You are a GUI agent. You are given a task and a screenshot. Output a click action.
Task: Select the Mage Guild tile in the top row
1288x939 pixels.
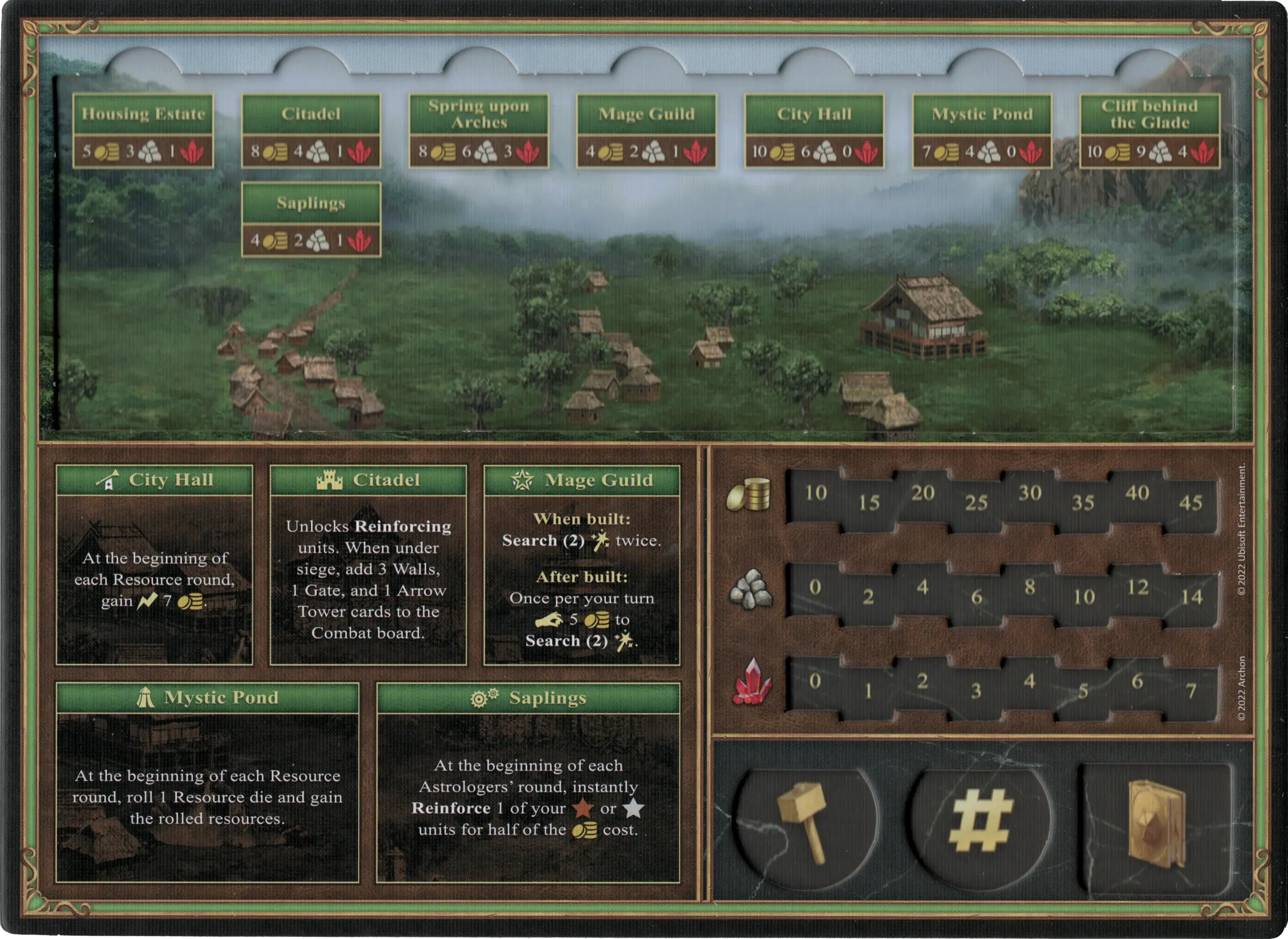[x=647, y=131]
